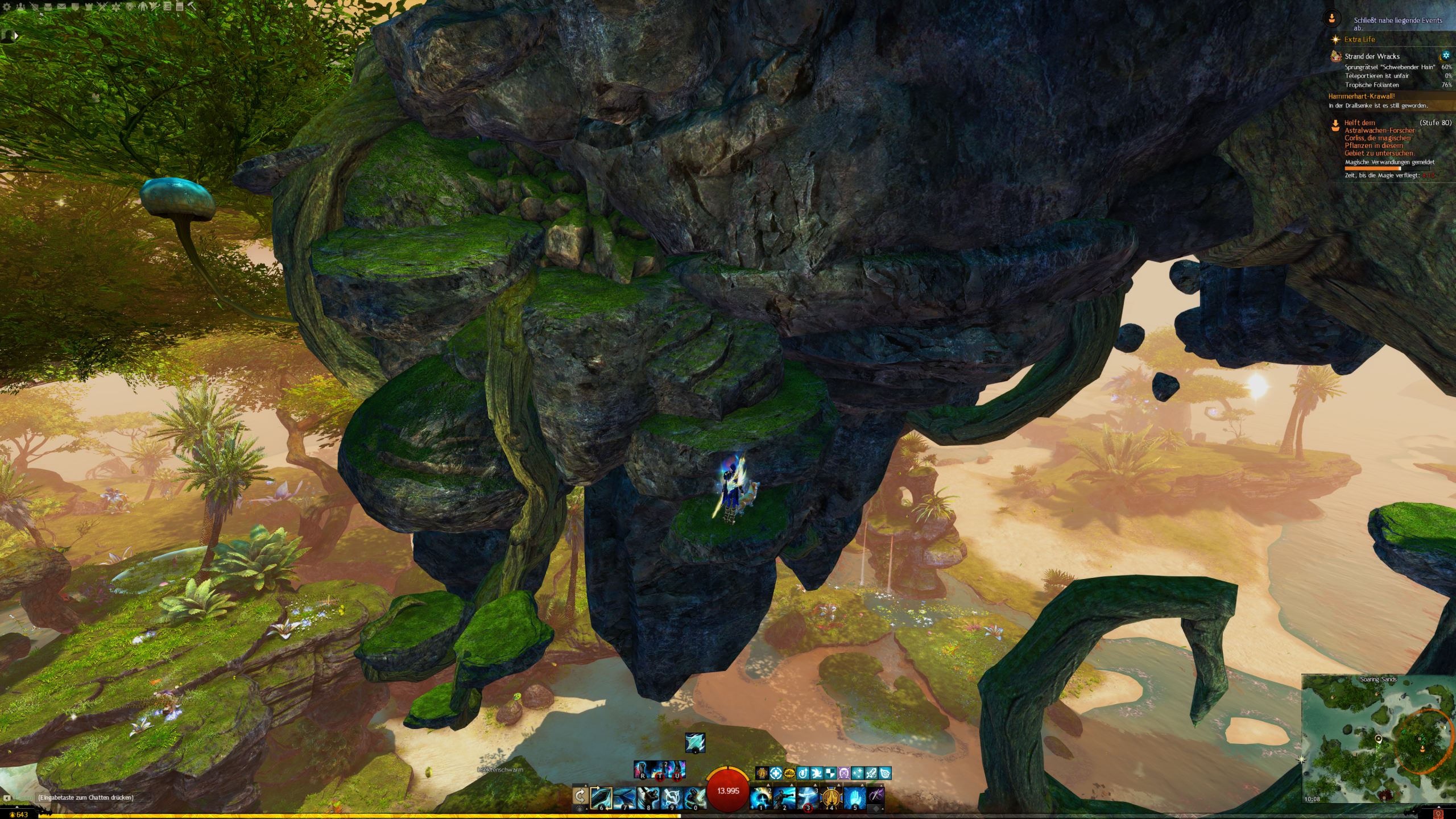Open the hammer crafting menu icon

(191, 7)
